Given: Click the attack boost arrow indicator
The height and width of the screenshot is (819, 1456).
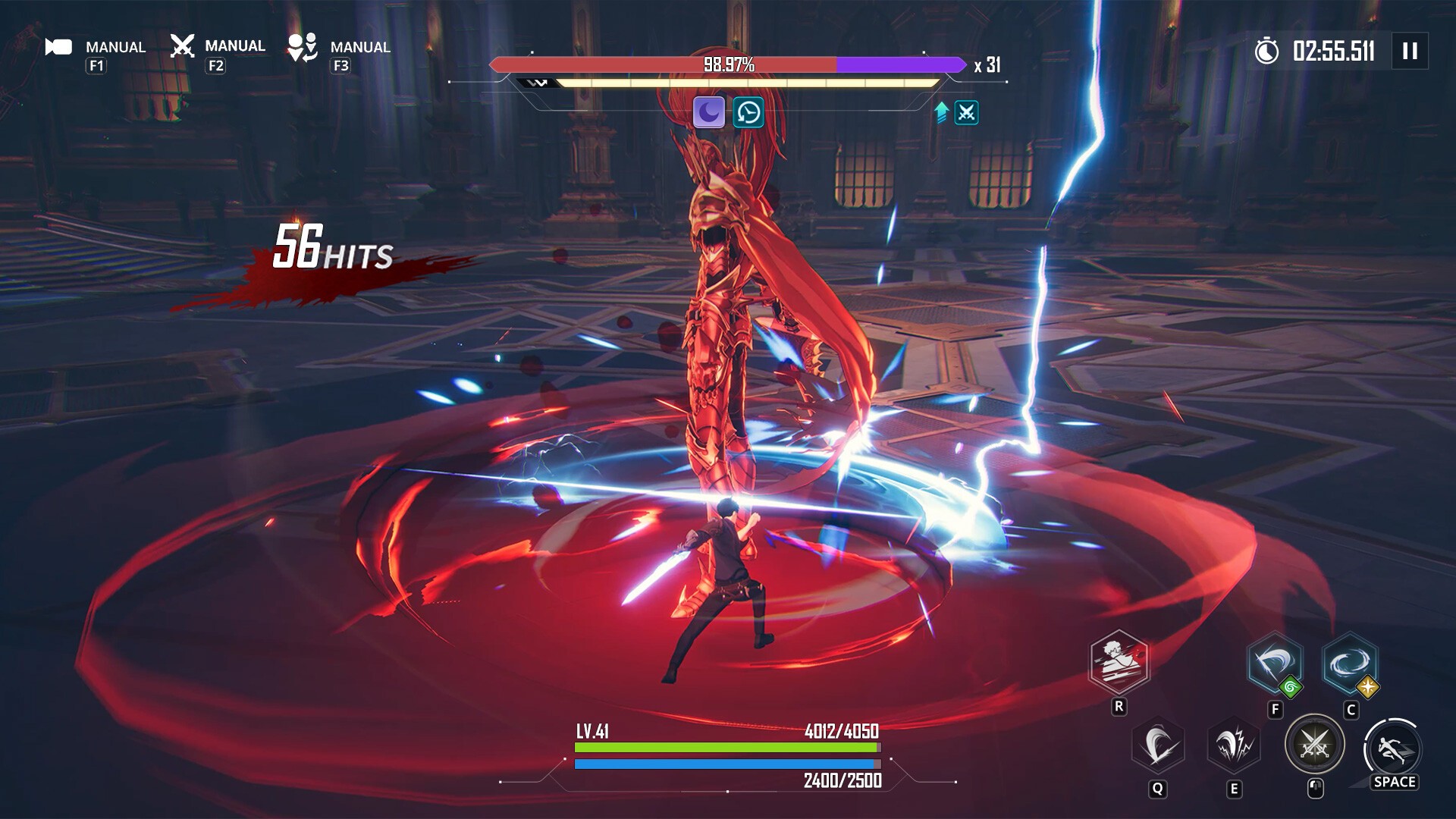Looking at the screenshot, I should tap(940, 112).
